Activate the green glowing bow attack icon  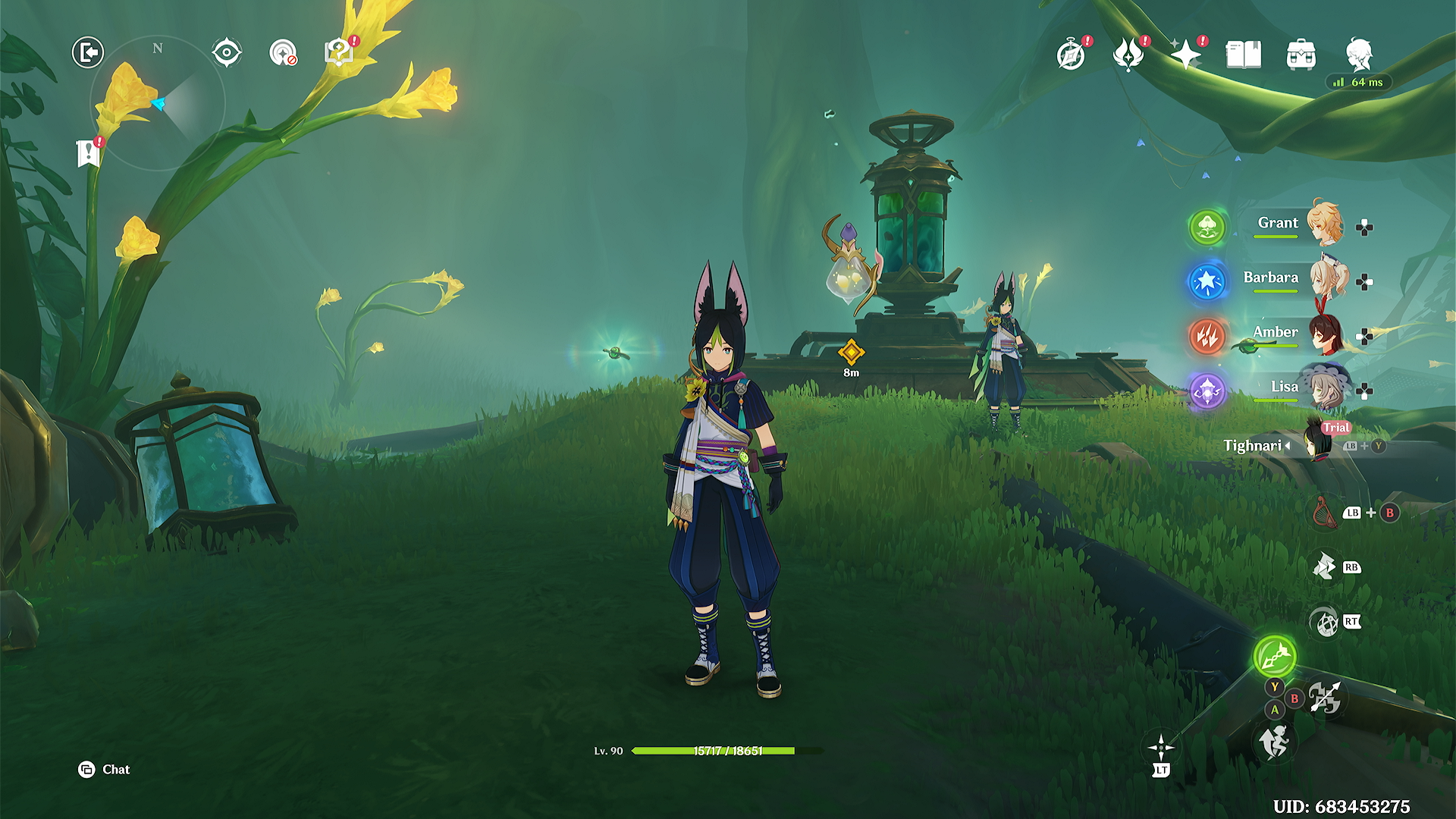1275,656
